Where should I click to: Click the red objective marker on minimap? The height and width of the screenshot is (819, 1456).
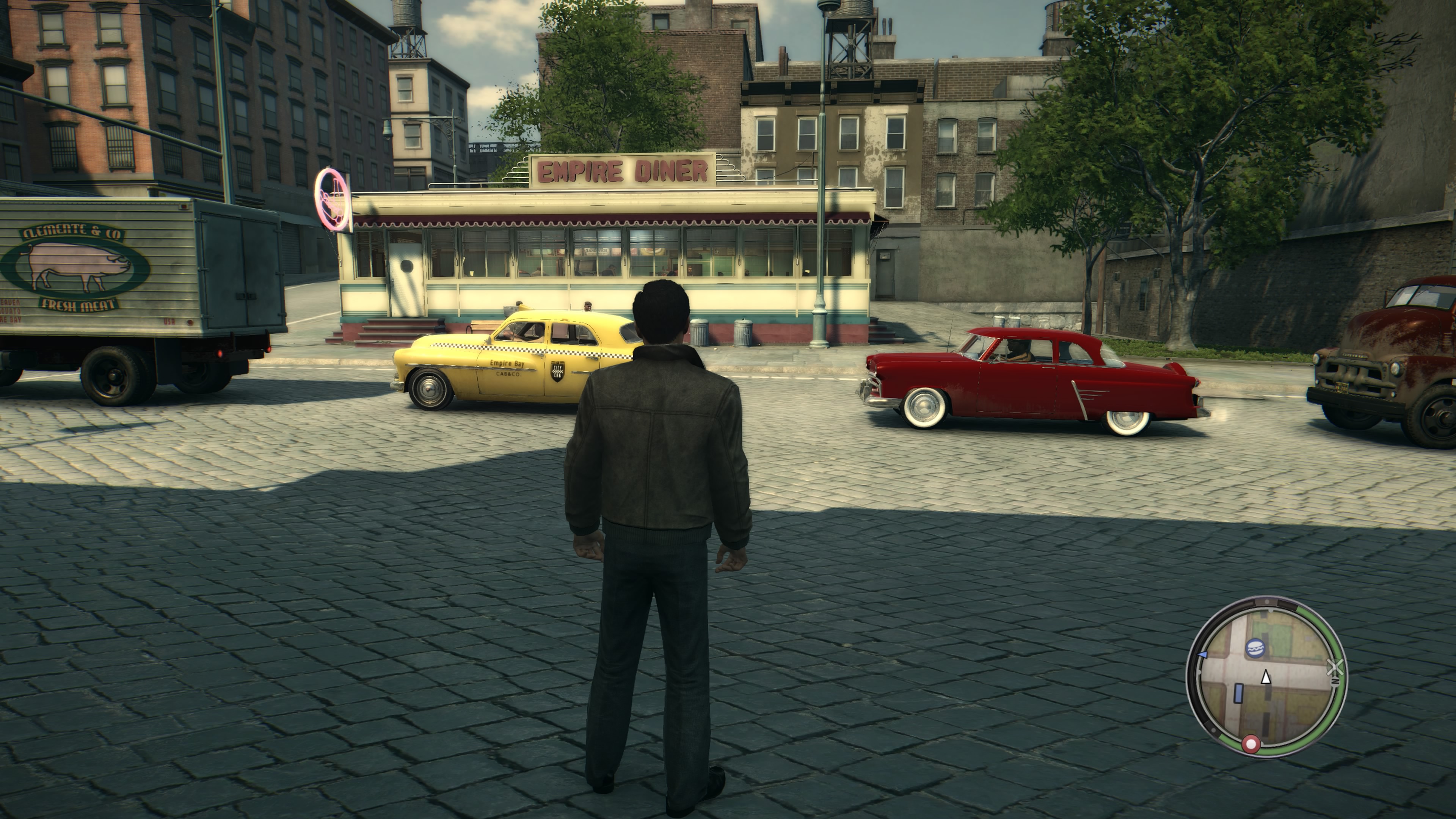[1250, 744]
